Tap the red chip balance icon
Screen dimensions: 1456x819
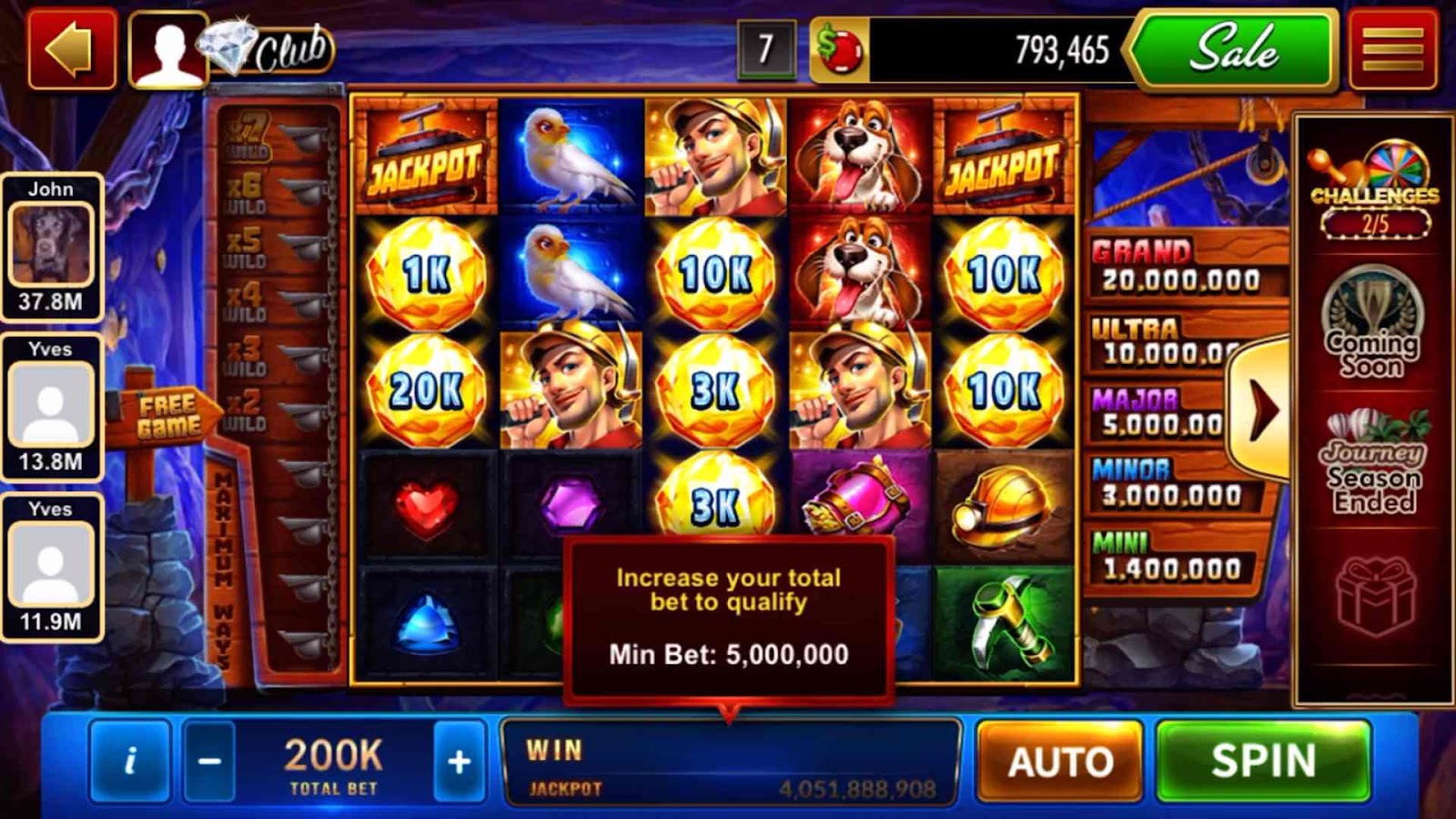pos(839,49)
